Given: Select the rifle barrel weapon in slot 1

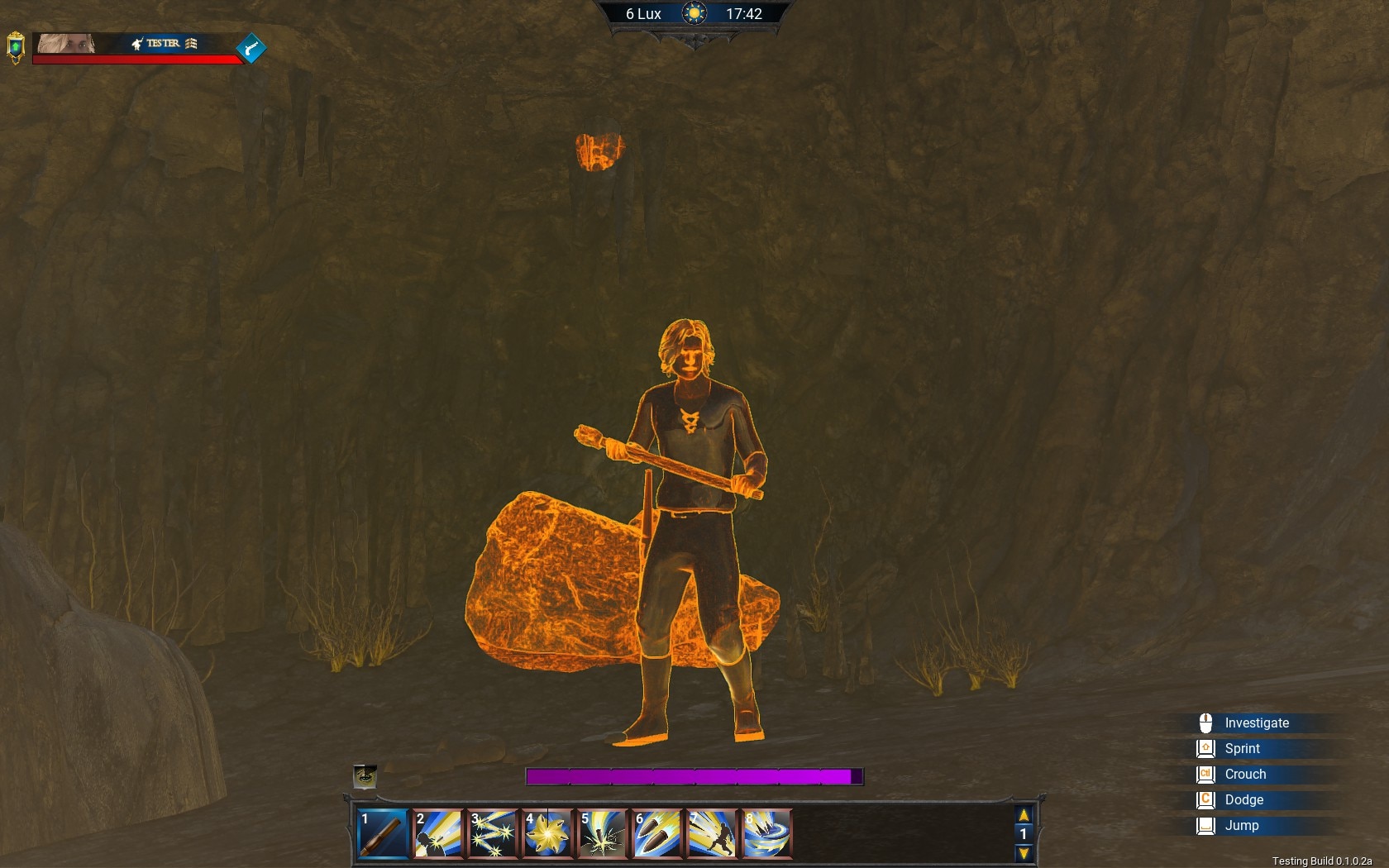Looking at the screenshot, I should [383, 833].
